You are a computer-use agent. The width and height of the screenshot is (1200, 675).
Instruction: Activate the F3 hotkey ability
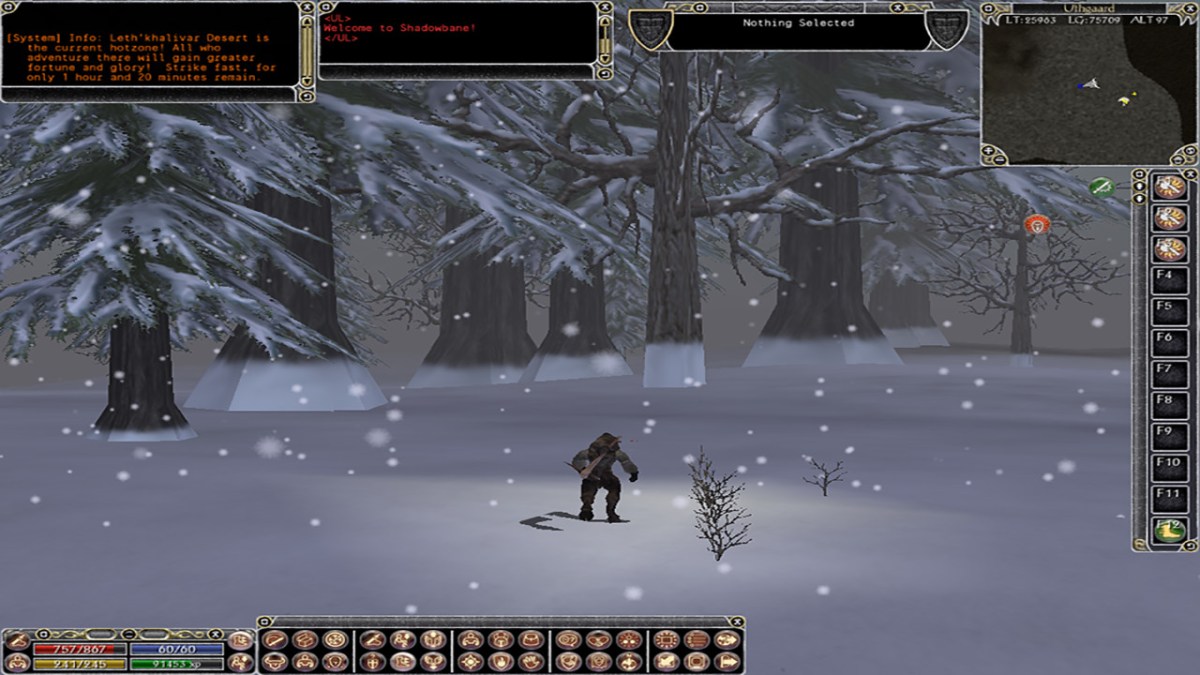coord(1168,249)
